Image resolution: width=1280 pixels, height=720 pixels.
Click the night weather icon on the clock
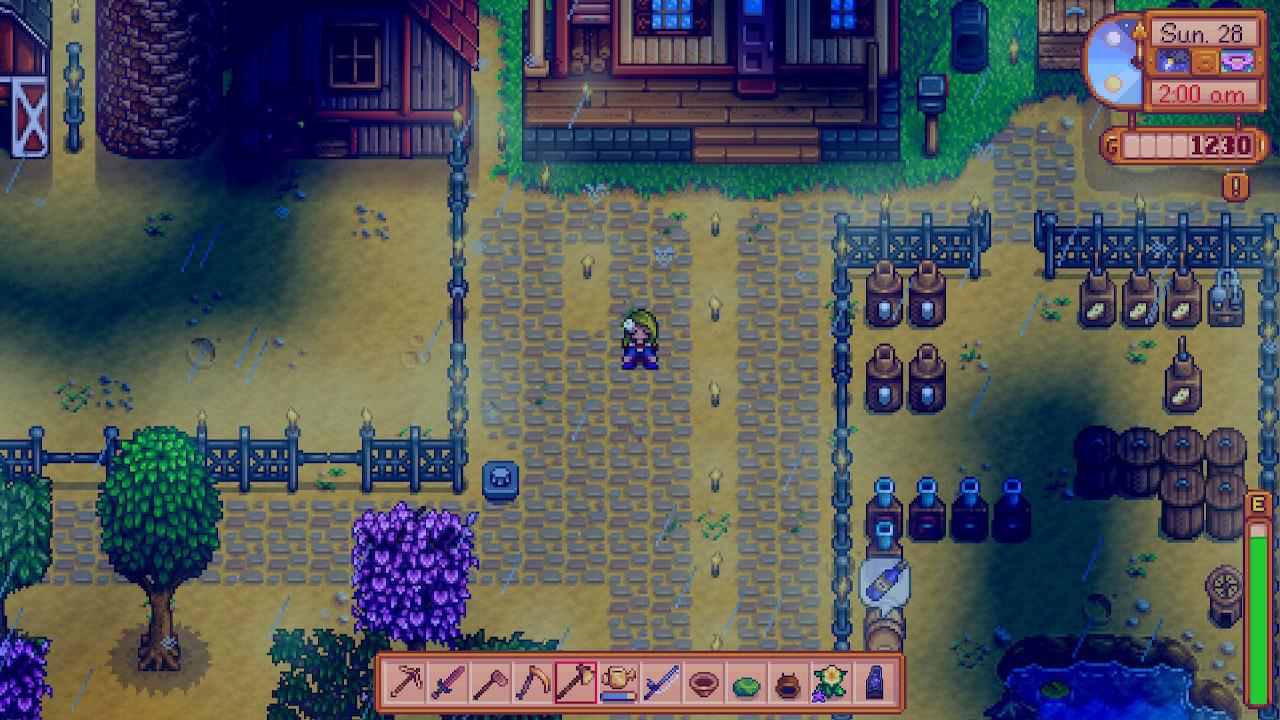1175,61
